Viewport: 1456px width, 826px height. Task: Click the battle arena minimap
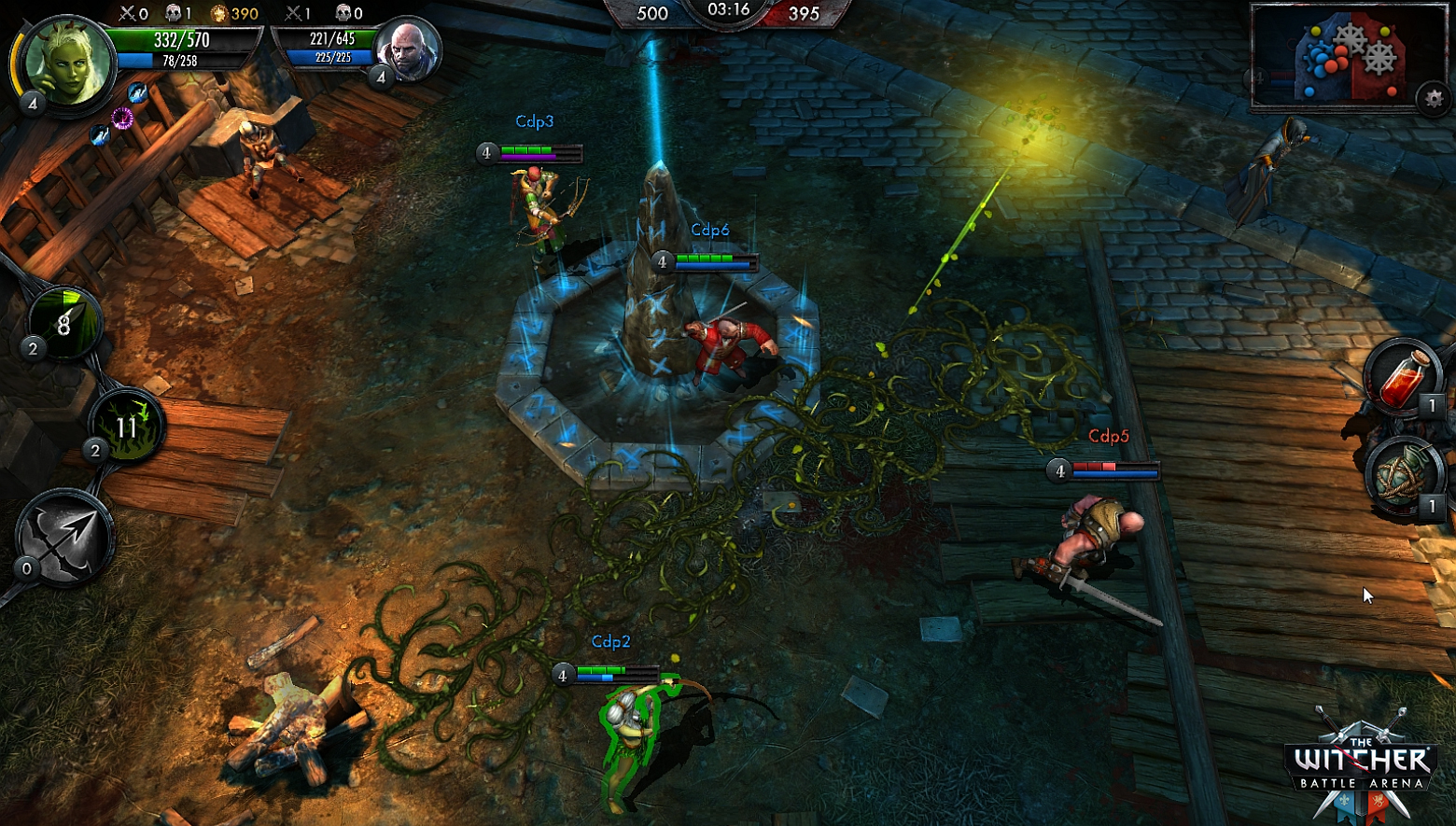coord(1344,58)
